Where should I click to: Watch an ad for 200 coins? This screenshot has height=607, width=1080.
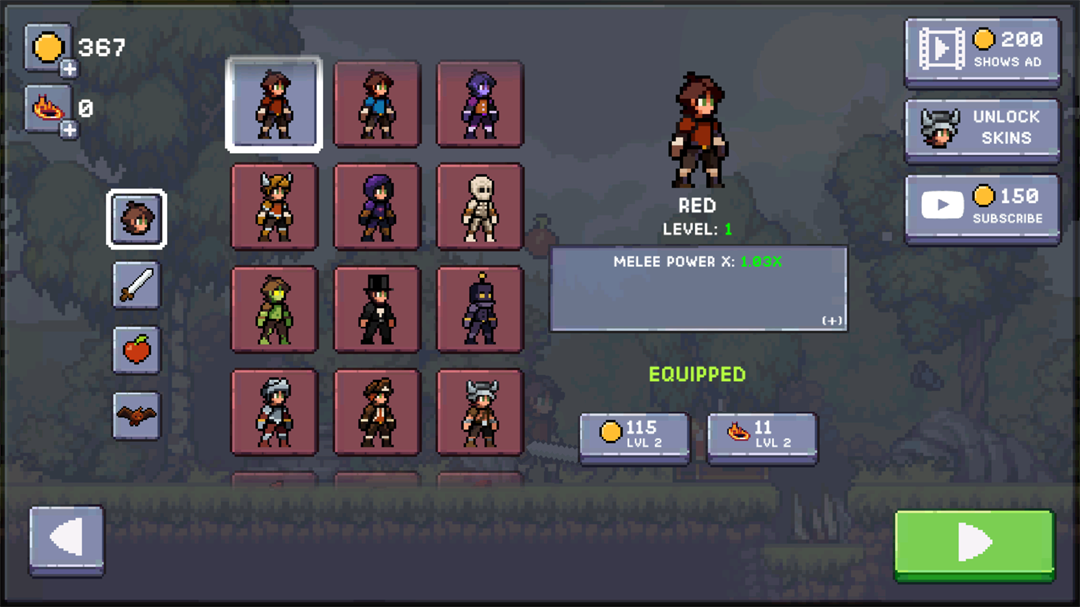click(x=981, y=50)
